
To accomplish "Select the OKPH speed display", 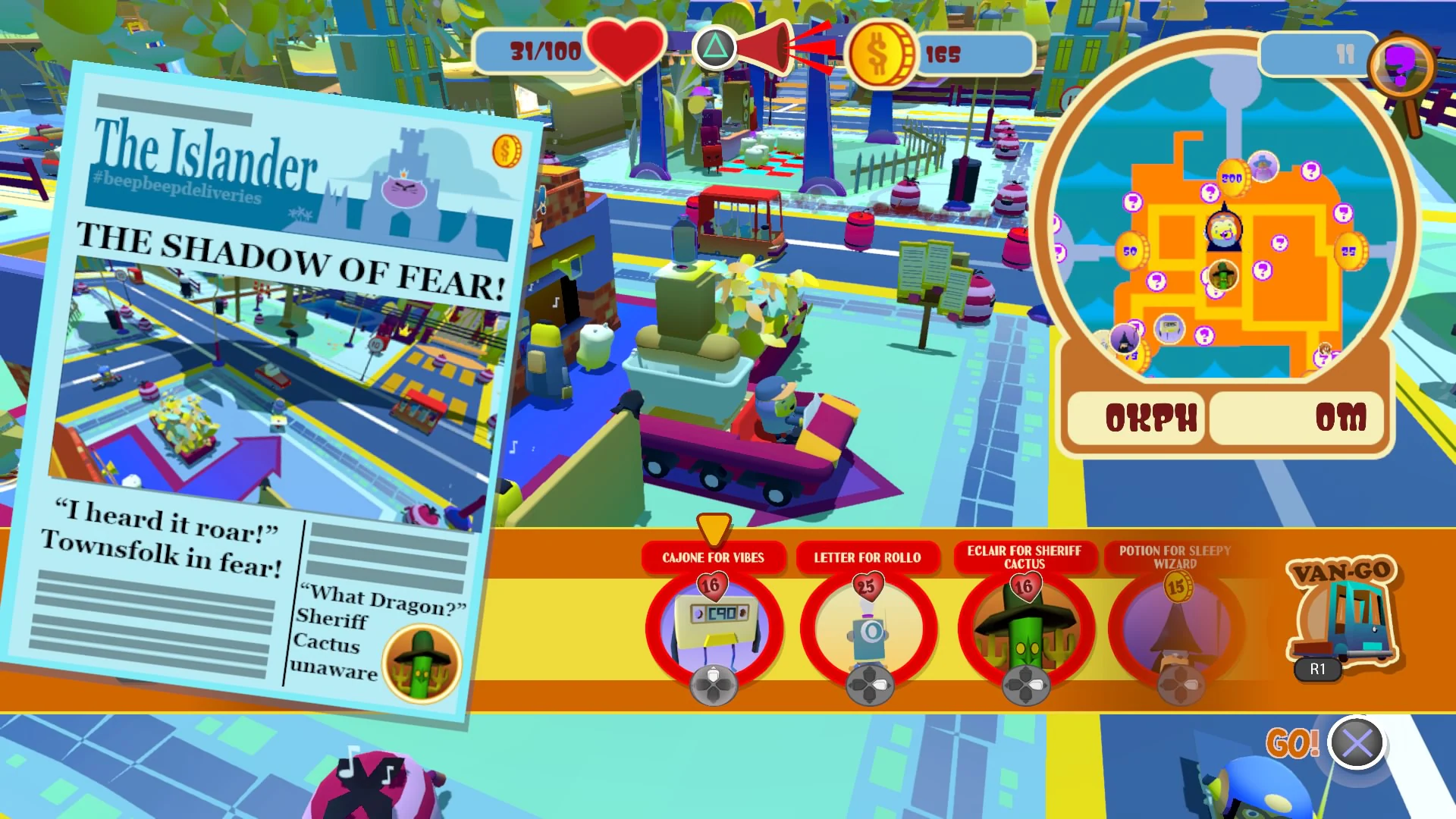I will 1134,418.
